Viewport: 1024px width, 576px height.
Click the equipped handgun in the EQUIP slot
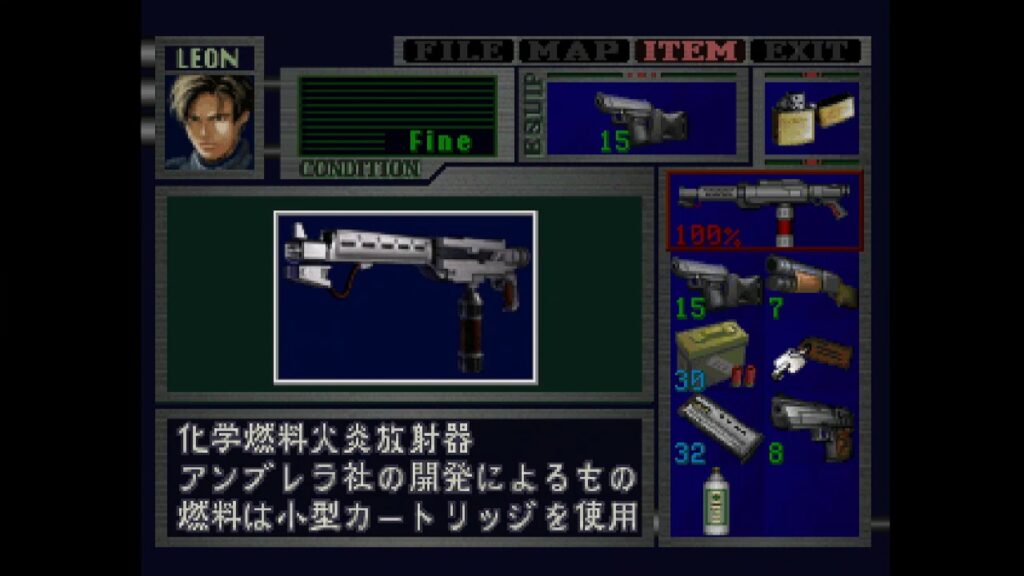coord(641,119)
